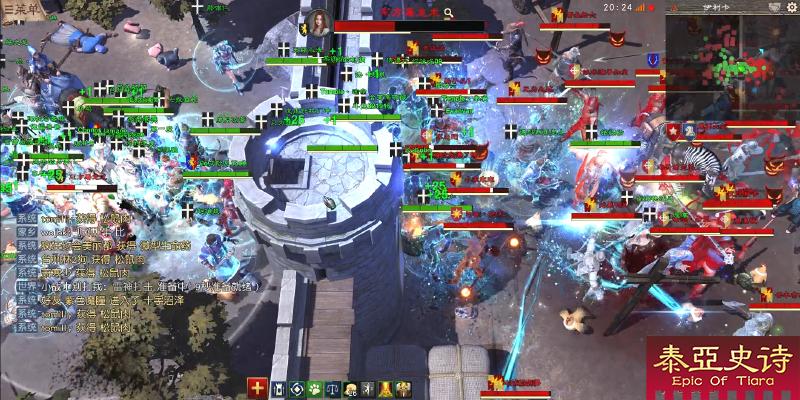Use the glowing orange figure skill icon
The image size is (800, 400).
click(x=383, y=388)
